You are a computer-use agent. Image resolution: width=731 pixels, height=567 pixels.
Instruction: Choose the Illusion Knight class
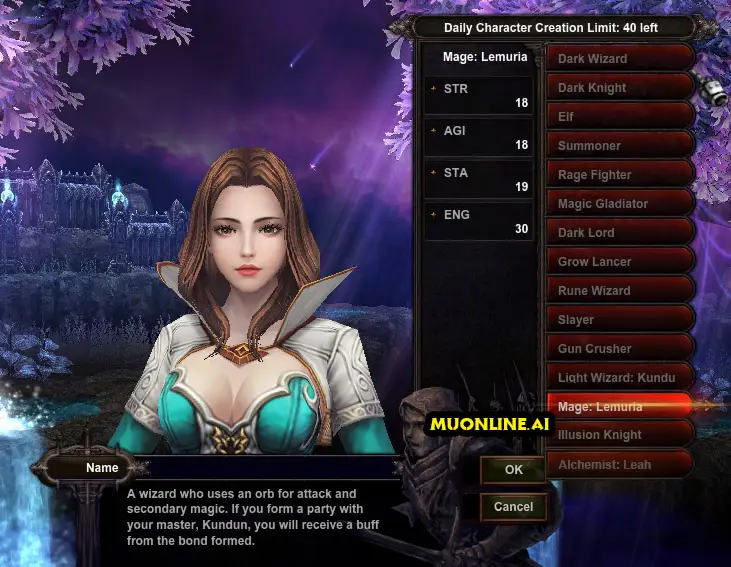click(618, 434)
